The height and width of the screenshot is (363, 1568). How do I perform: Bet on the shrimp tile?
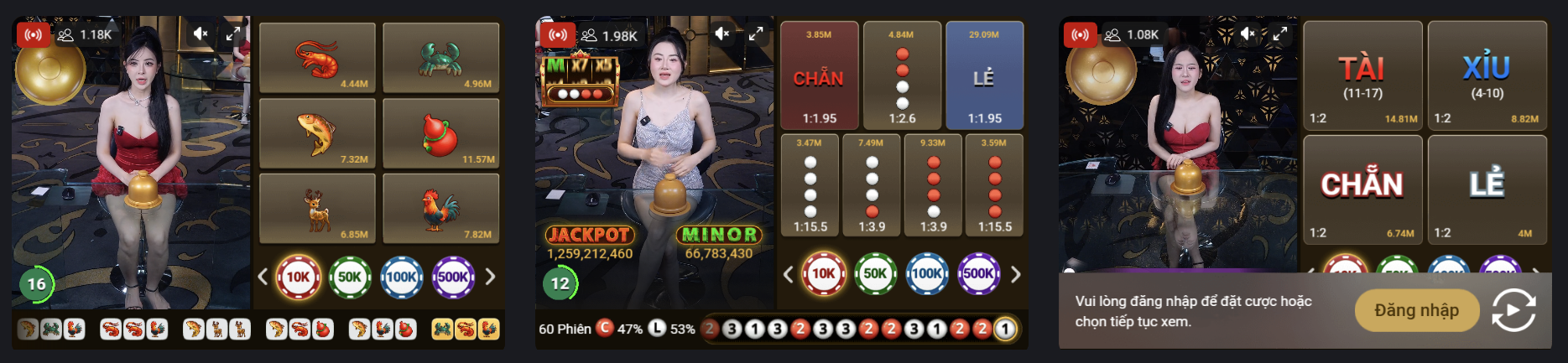click(317, 58)
